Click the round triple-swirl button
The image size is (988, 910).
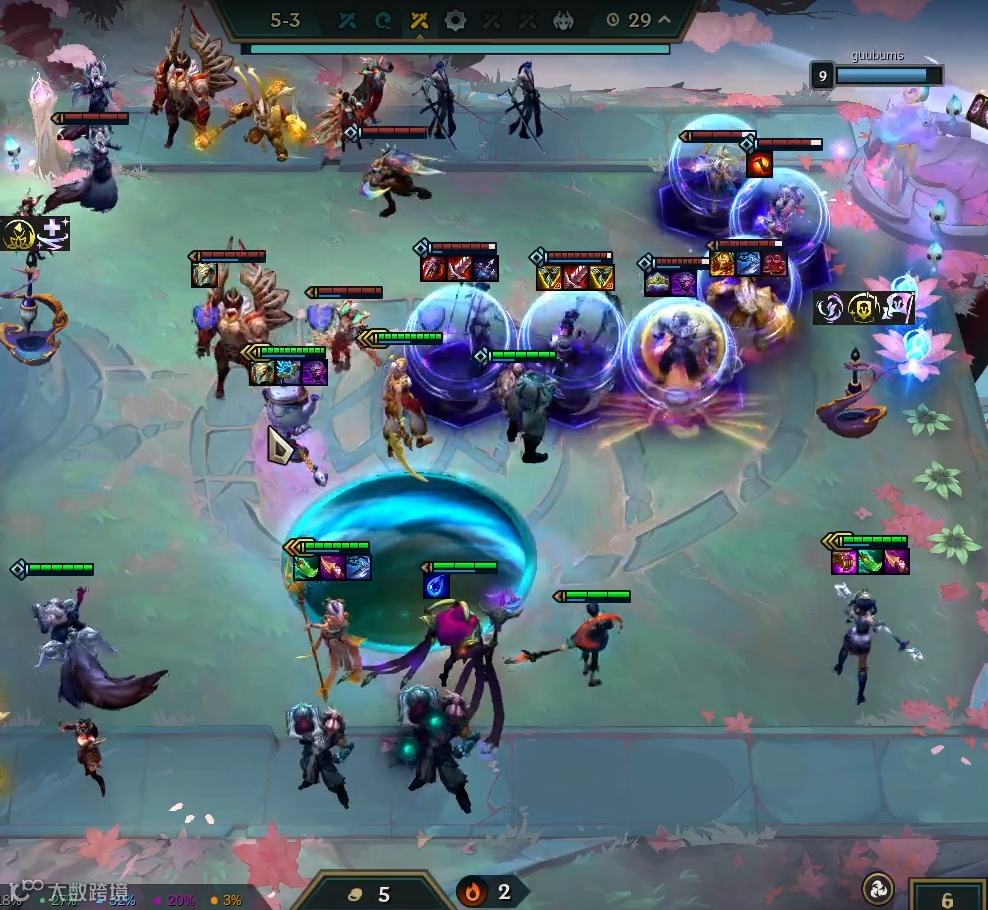tap(879, 889)
